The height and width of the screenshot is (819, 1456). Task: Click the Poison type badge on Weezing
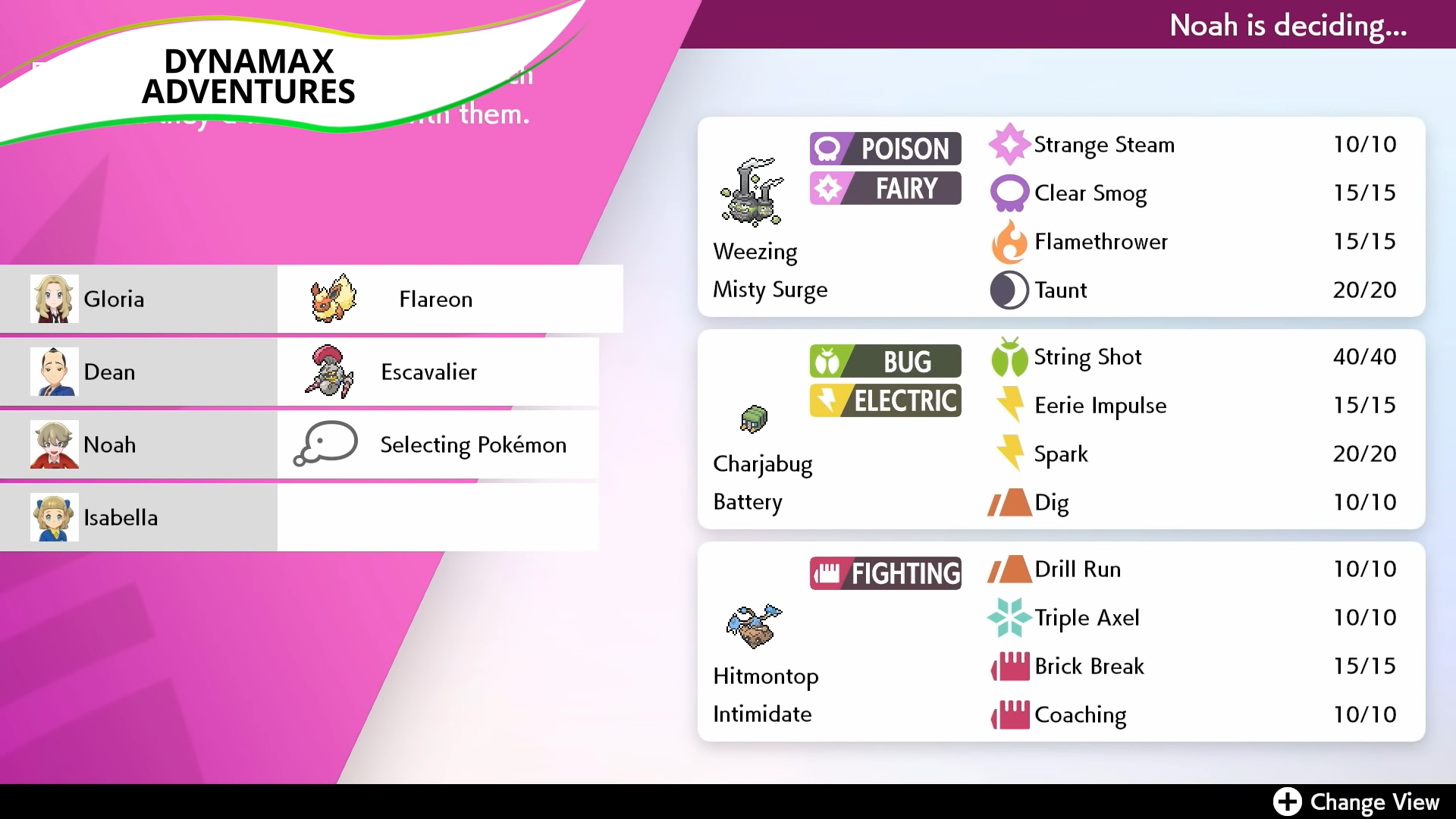[884, 148]
